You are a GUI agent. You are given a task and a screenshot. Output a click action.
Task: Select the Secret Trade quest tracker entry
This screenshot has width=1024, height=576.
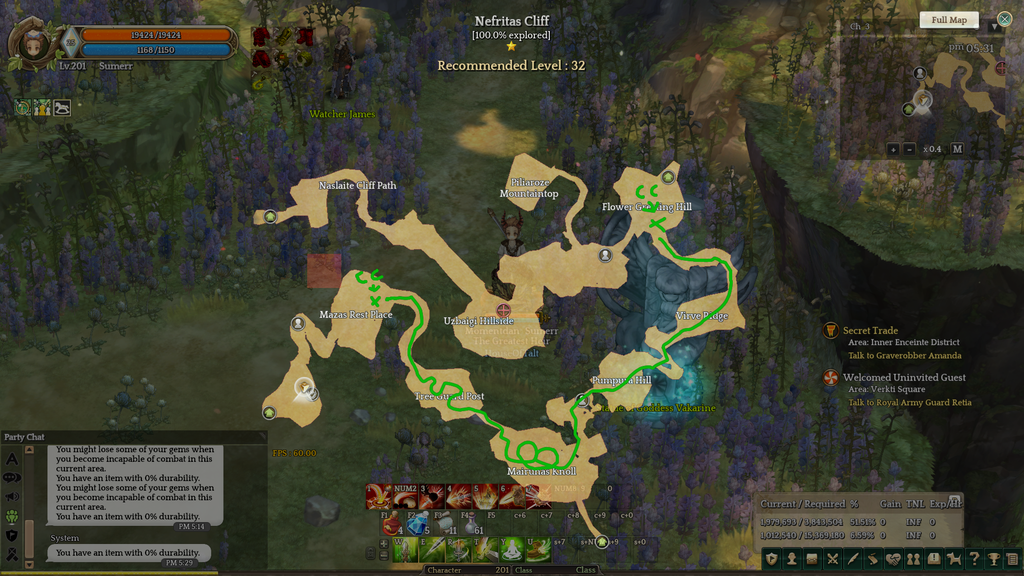click(x=871, y=331)
